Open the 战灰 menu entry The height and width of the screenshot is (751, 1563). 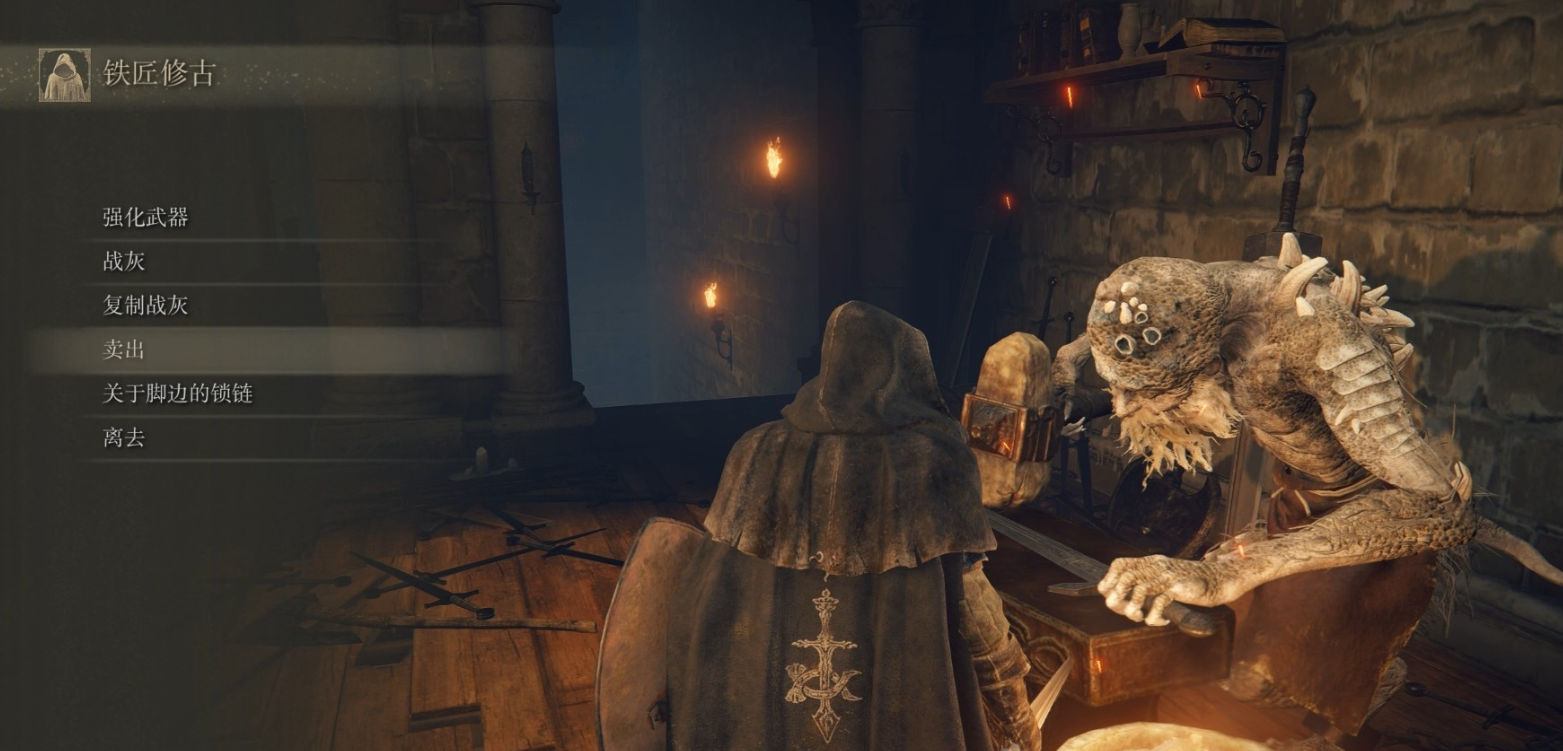[124, 262]
